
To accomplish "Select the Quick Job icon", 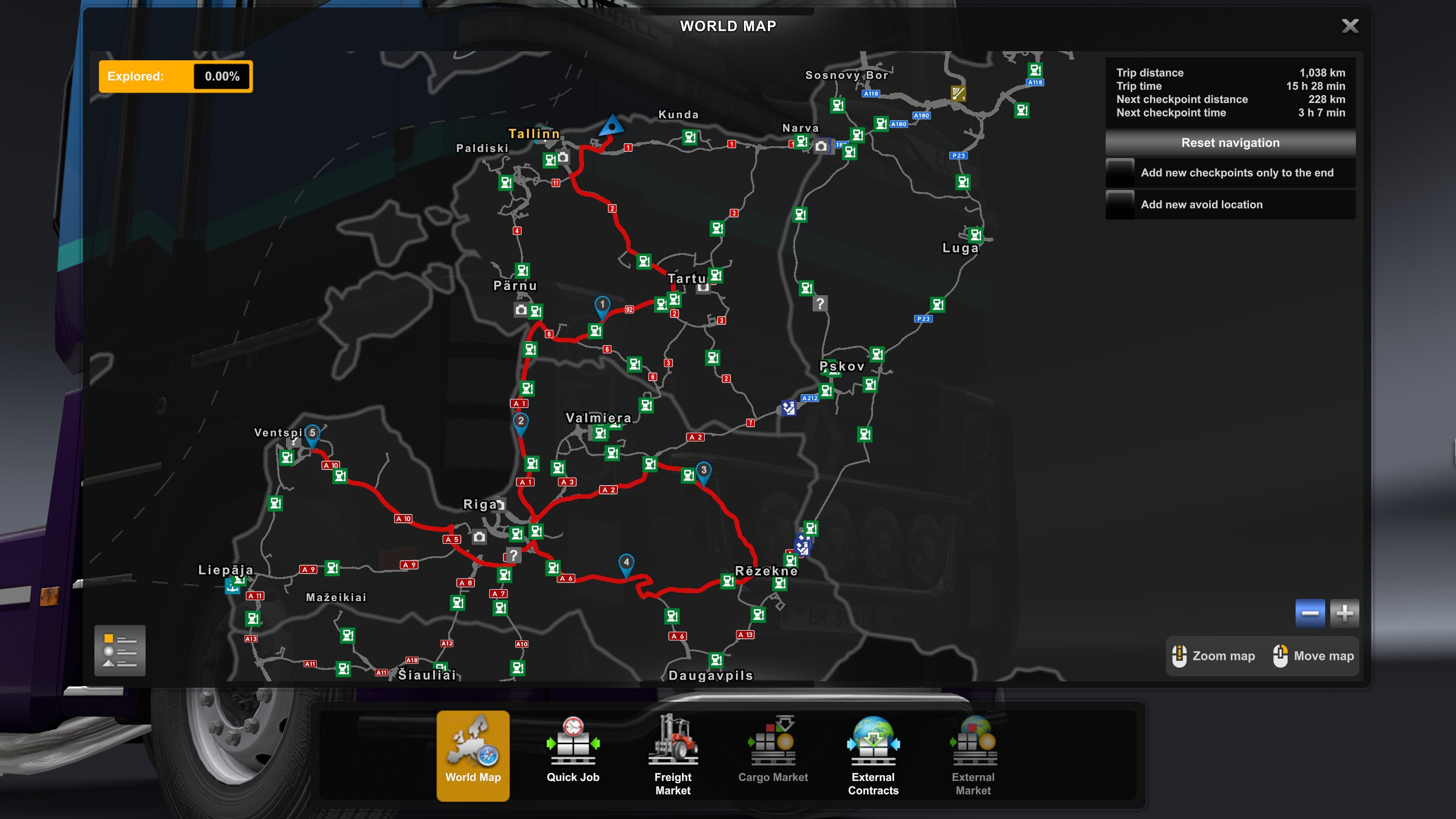I will pyautogui.click(x=573, y=745).
